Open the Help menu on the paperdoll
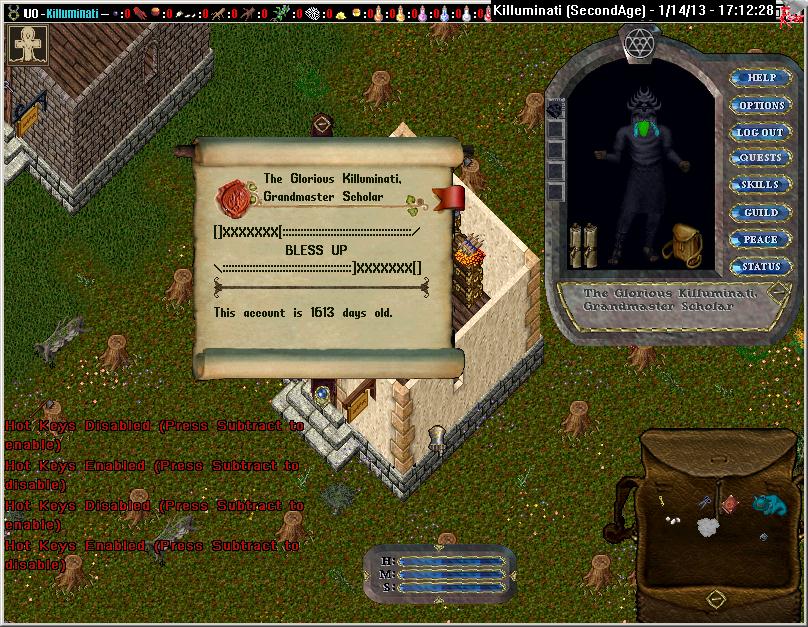This screenshot has height=627, width=808. (761, 77)
